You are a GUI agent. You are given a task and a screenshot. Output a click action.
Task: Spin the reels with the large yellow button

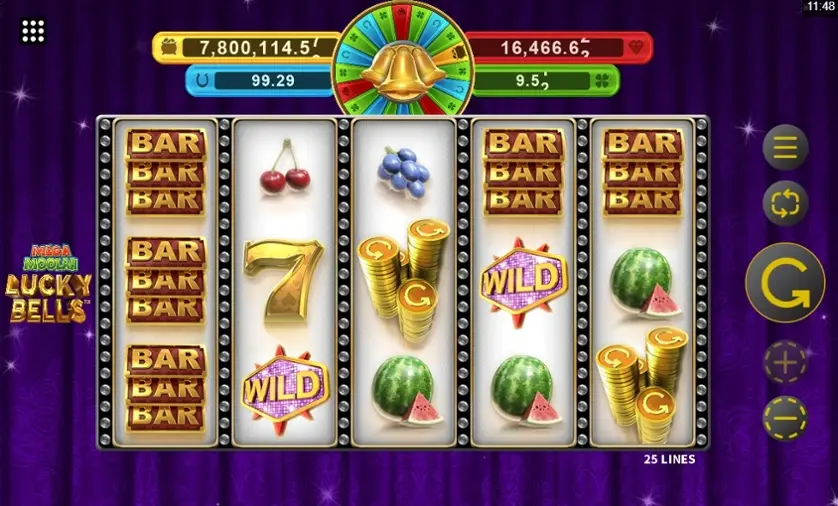coord(785,282)
